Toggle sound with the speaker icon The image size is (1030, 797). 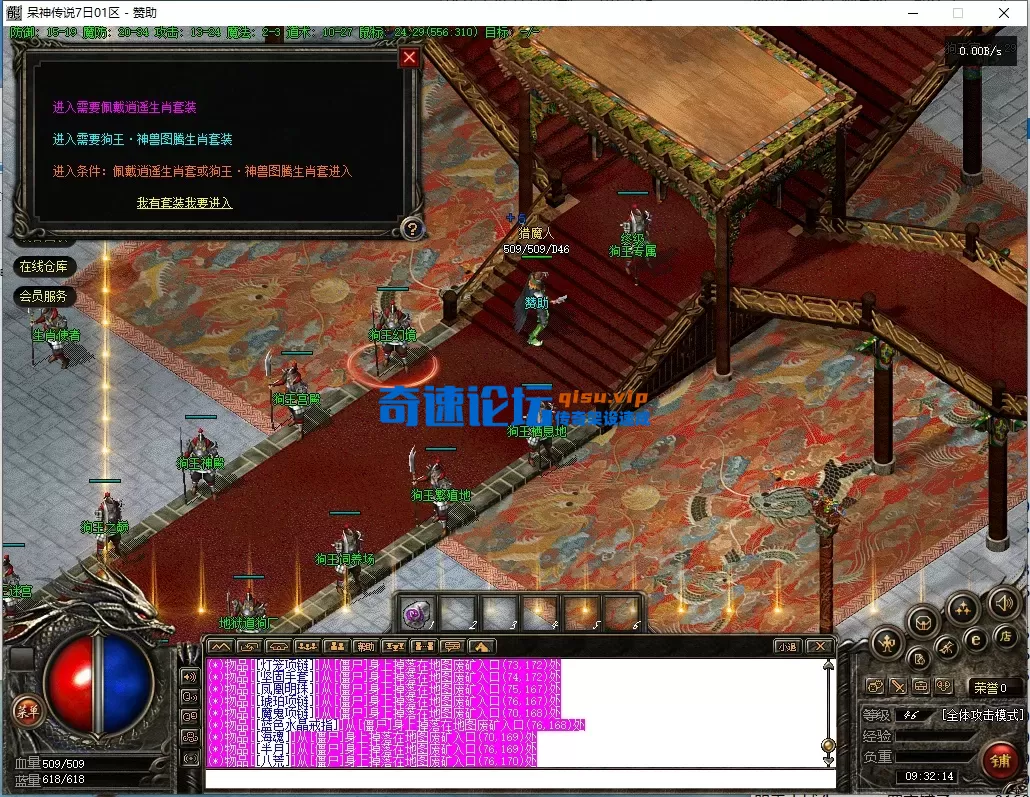point(1003,602)
